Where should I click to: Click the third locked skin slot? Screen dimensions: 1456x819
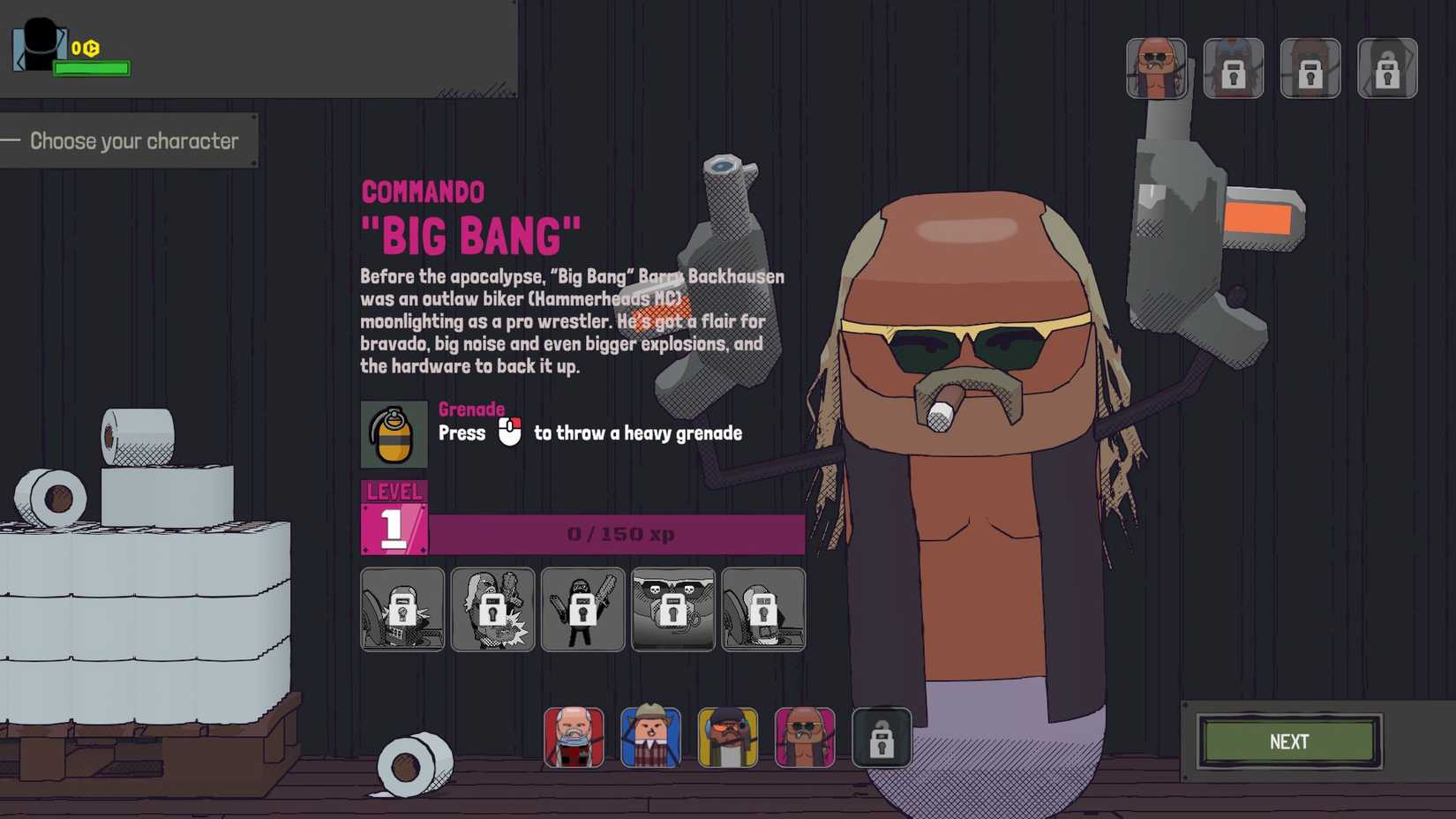point(1310,68)
